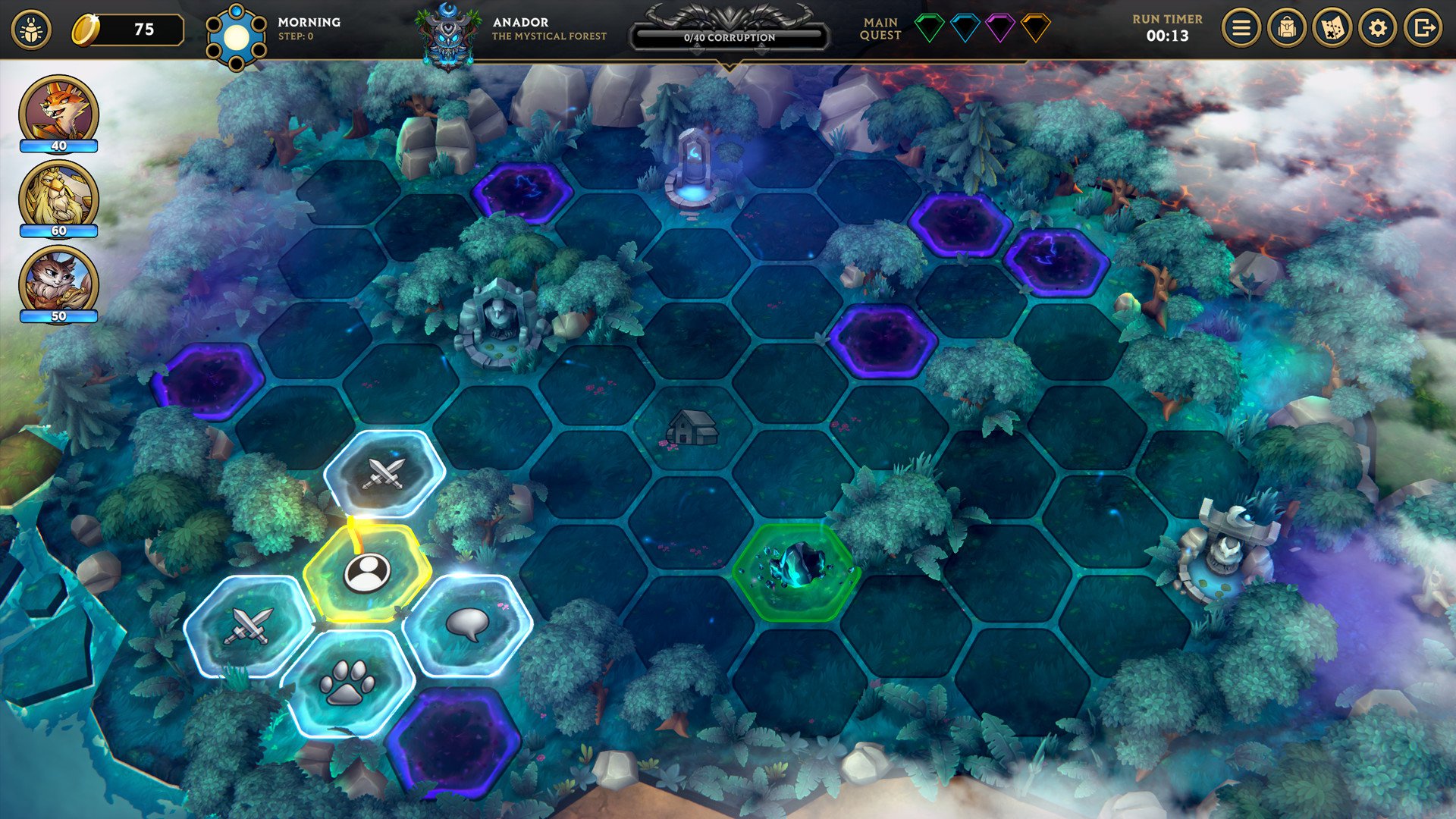Click the purple main quest gem
Viewport: 1456px width, 819px height.
coord(999,29)
